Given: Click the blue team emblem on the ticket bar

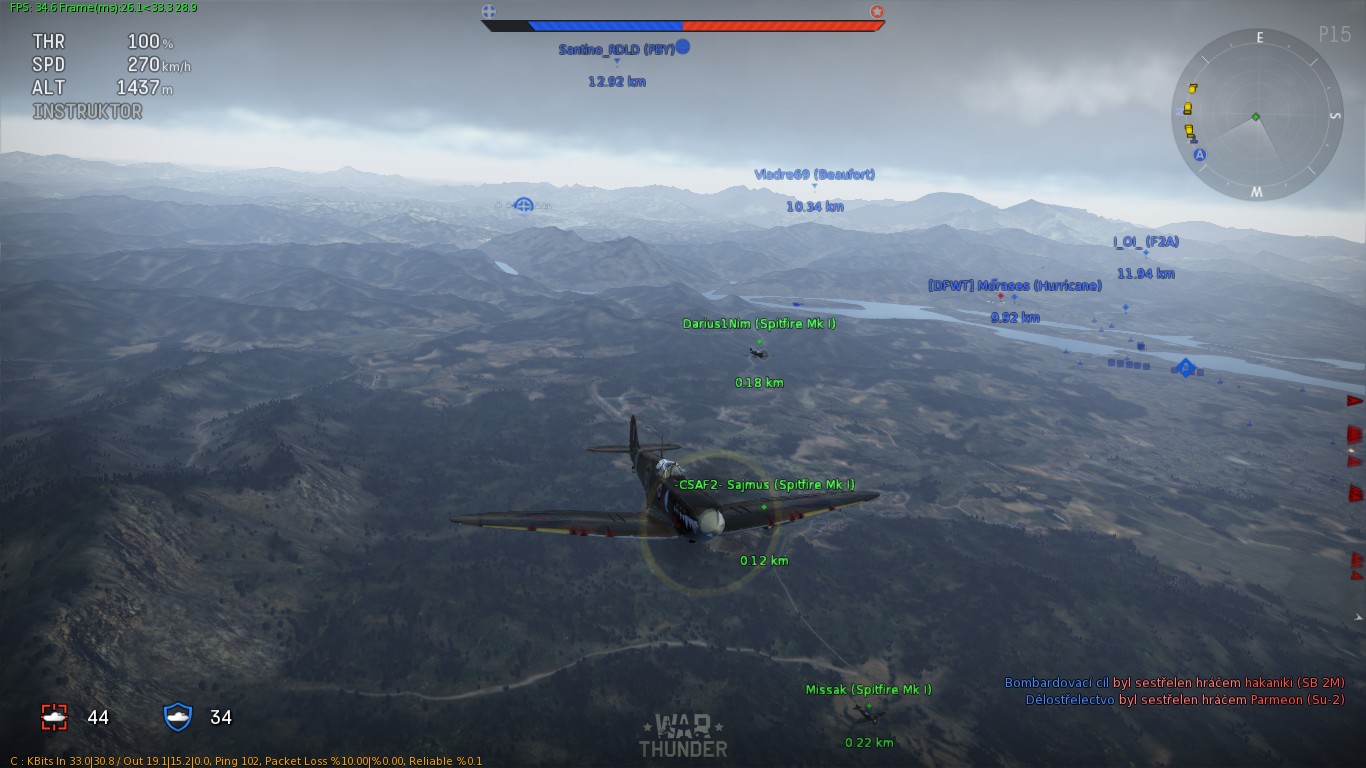Looking at the screenshot, I should click(489, 12).
